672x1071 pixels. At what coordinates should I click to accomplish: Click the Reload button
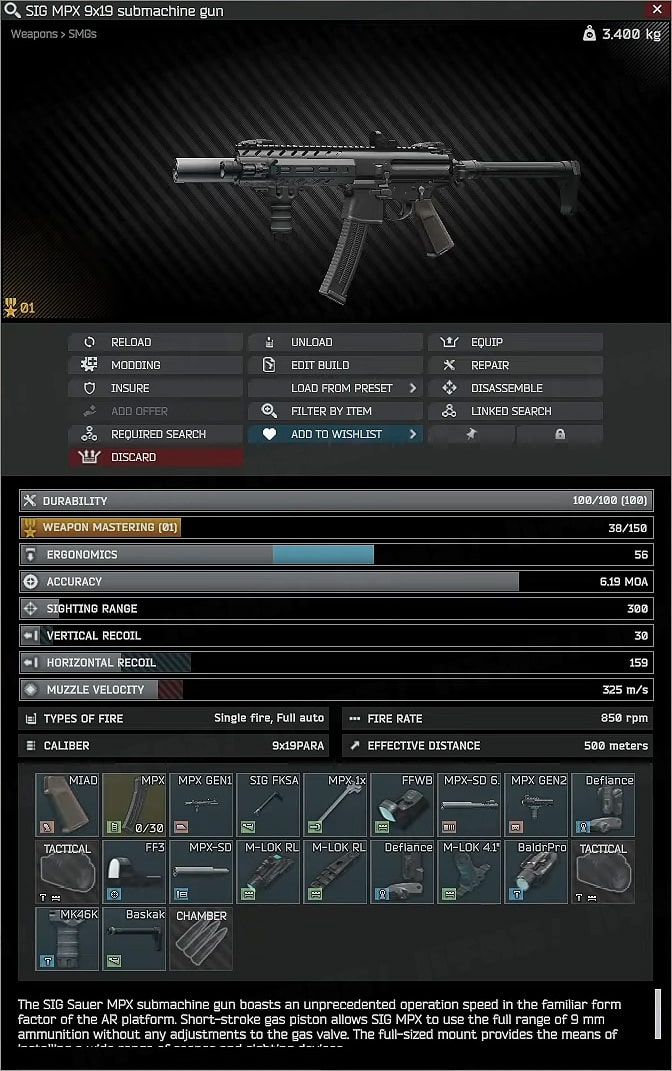click(x=155, y=342)
